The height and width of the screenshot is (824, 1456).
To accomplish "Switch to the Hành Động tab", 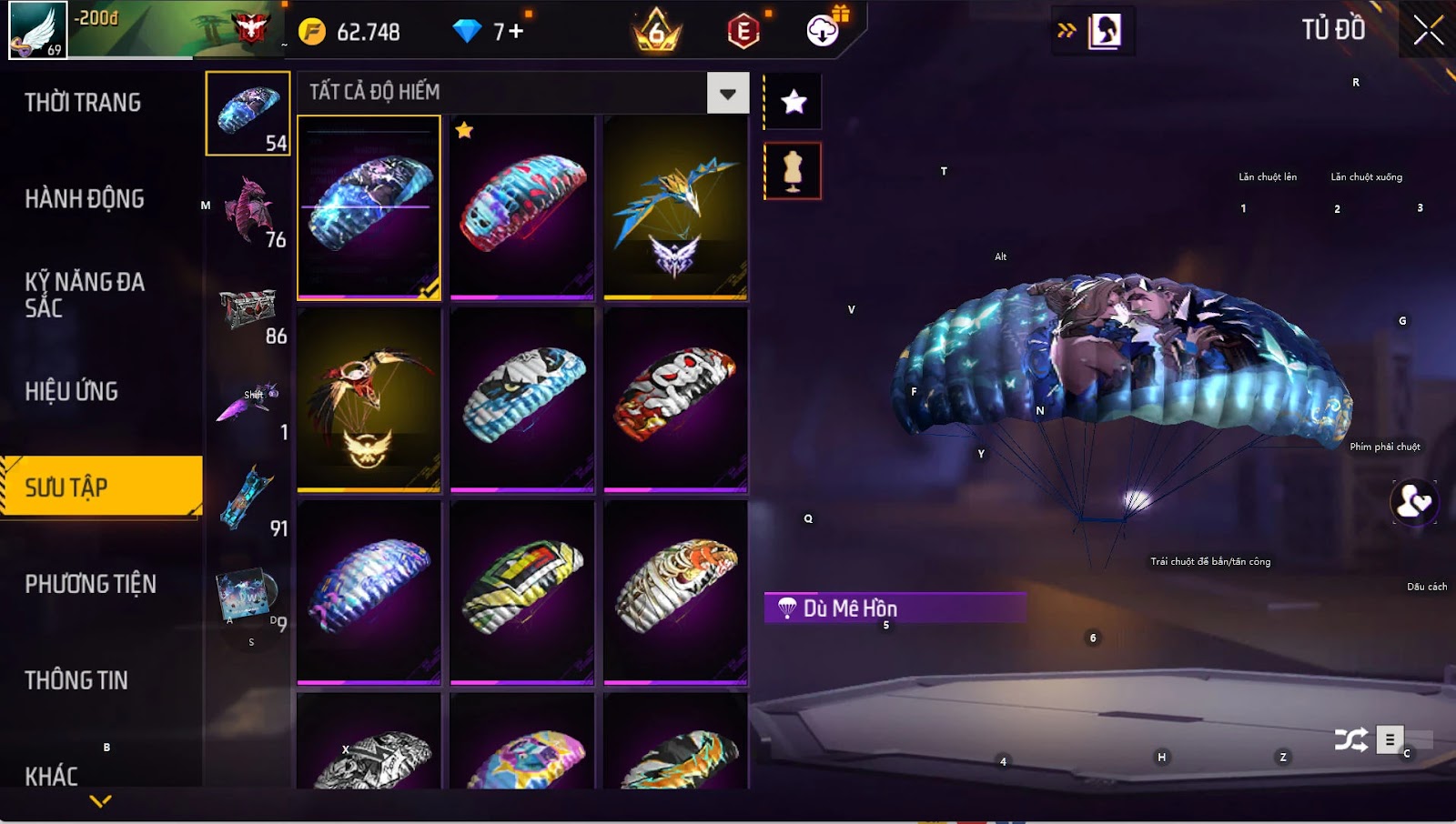I will click(85, 199).
